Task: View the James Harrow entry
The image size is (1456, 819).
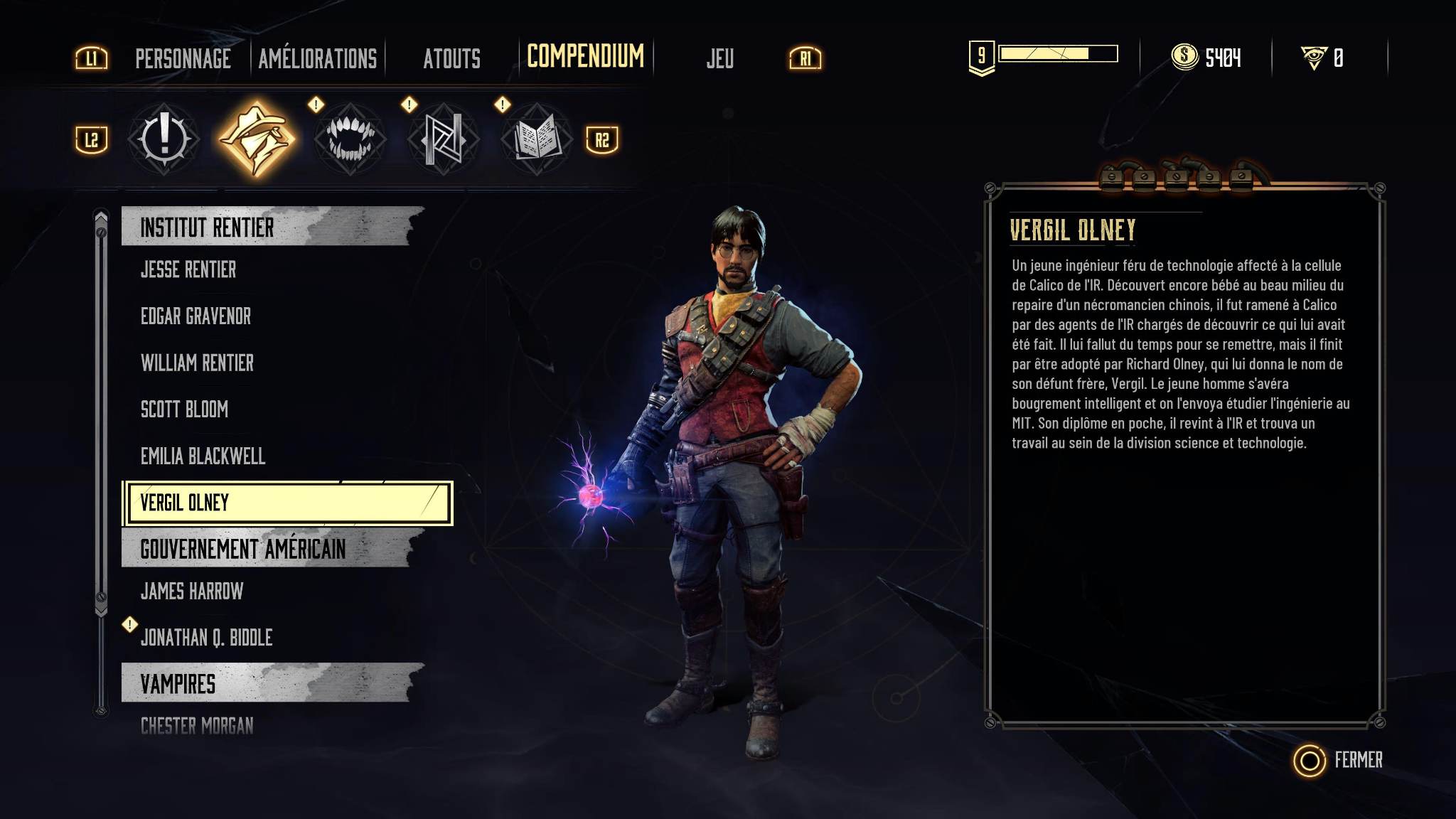Action: pos(192,591)
